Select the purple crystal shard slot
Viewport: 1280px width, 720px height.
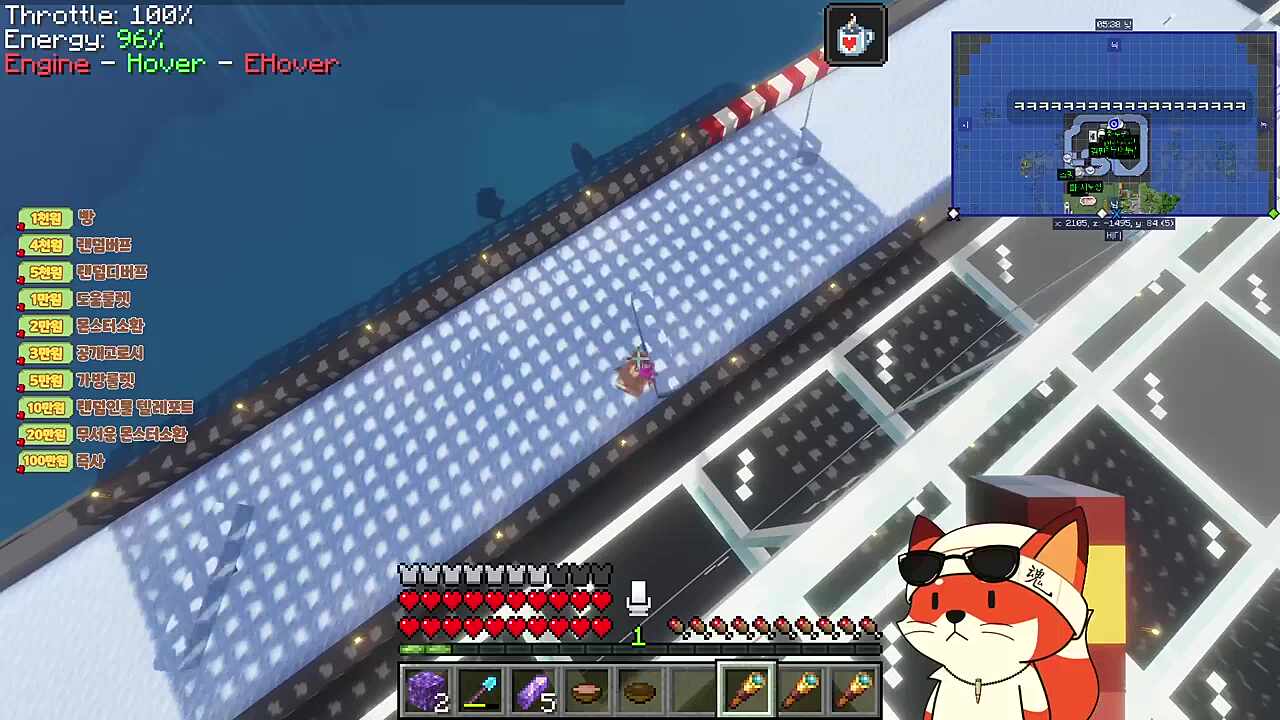tap(534, 691)
